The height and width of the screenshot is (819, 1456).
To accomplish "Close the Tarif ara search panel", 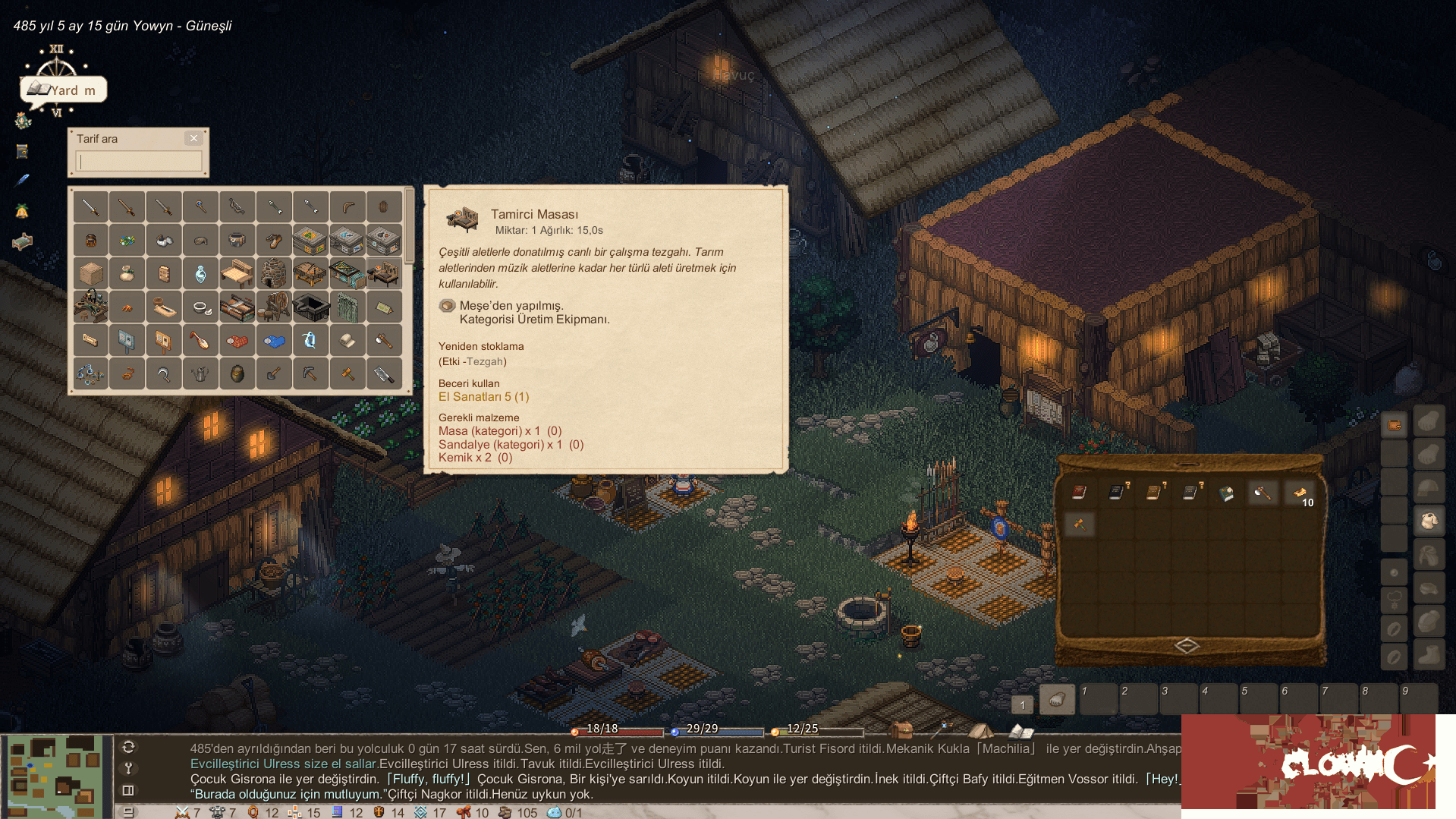I will pos(193,138).
